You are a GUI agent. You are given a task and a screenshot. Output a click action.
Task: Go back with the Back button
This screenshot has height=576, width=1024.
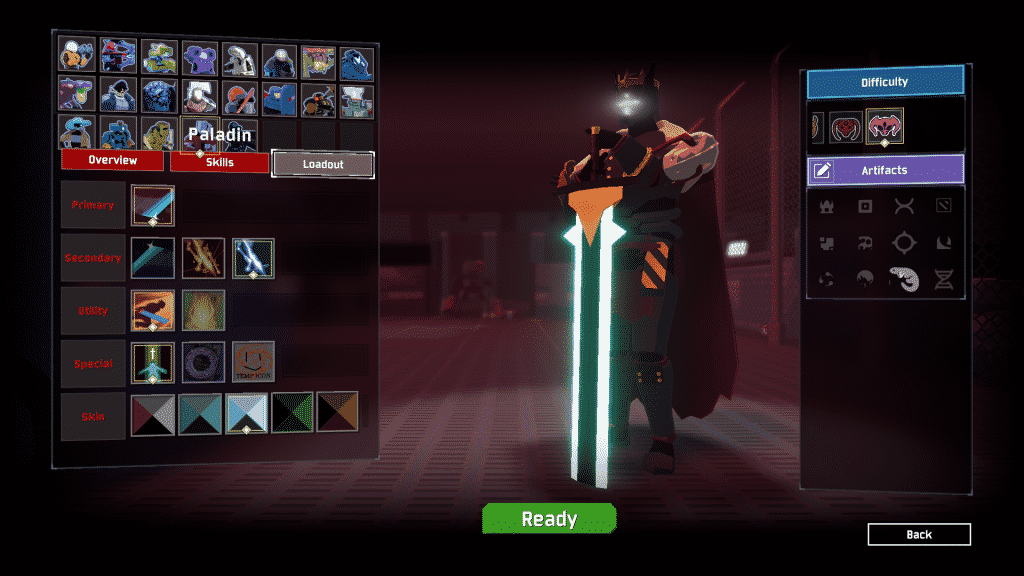click(919, 535)
